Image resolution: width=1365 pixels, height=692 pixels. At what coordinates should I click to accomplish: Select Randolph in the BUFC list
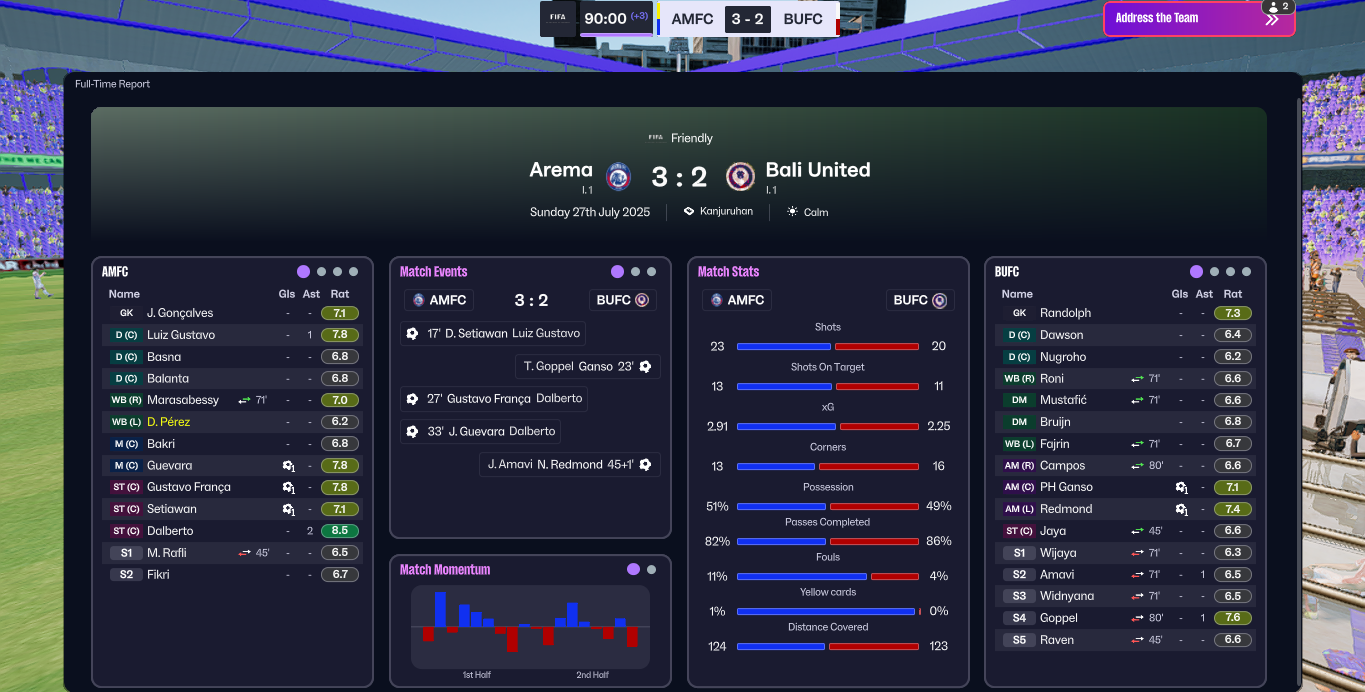(x=1065, y=313)
